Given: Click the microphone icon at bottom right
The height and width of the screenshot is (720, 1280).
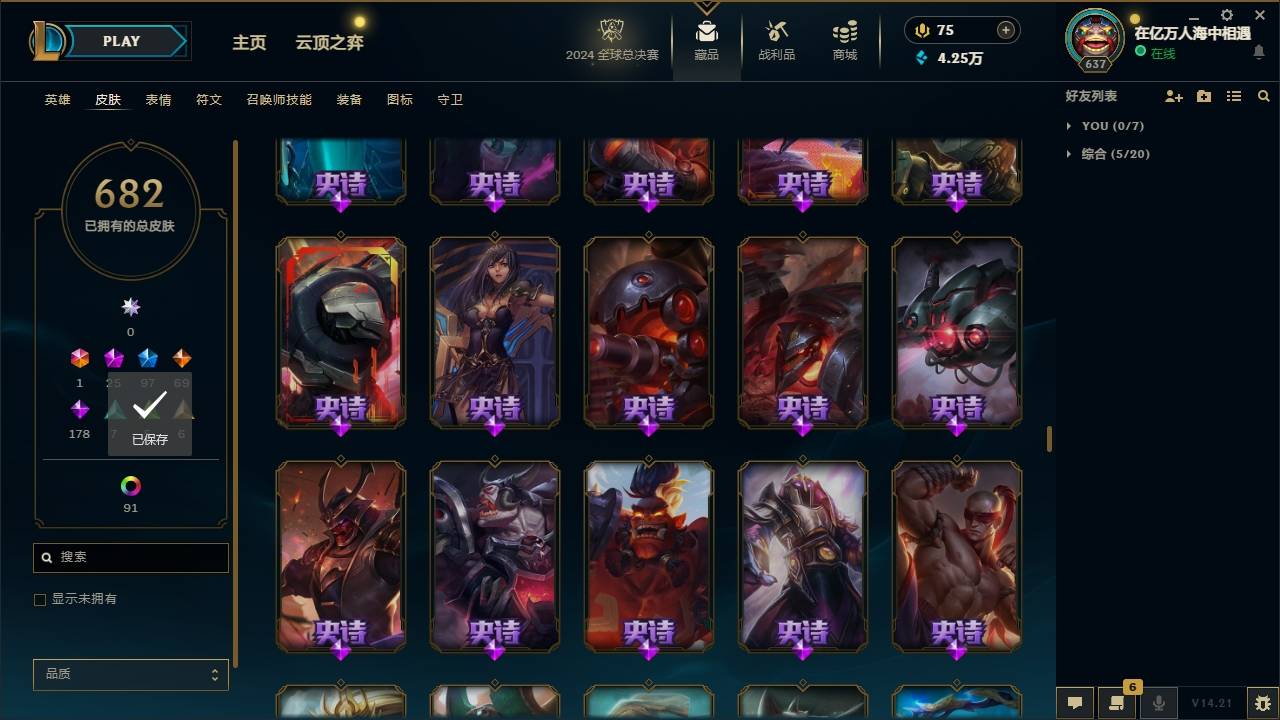Looking at the screenshot, I should coord(1158,703).
